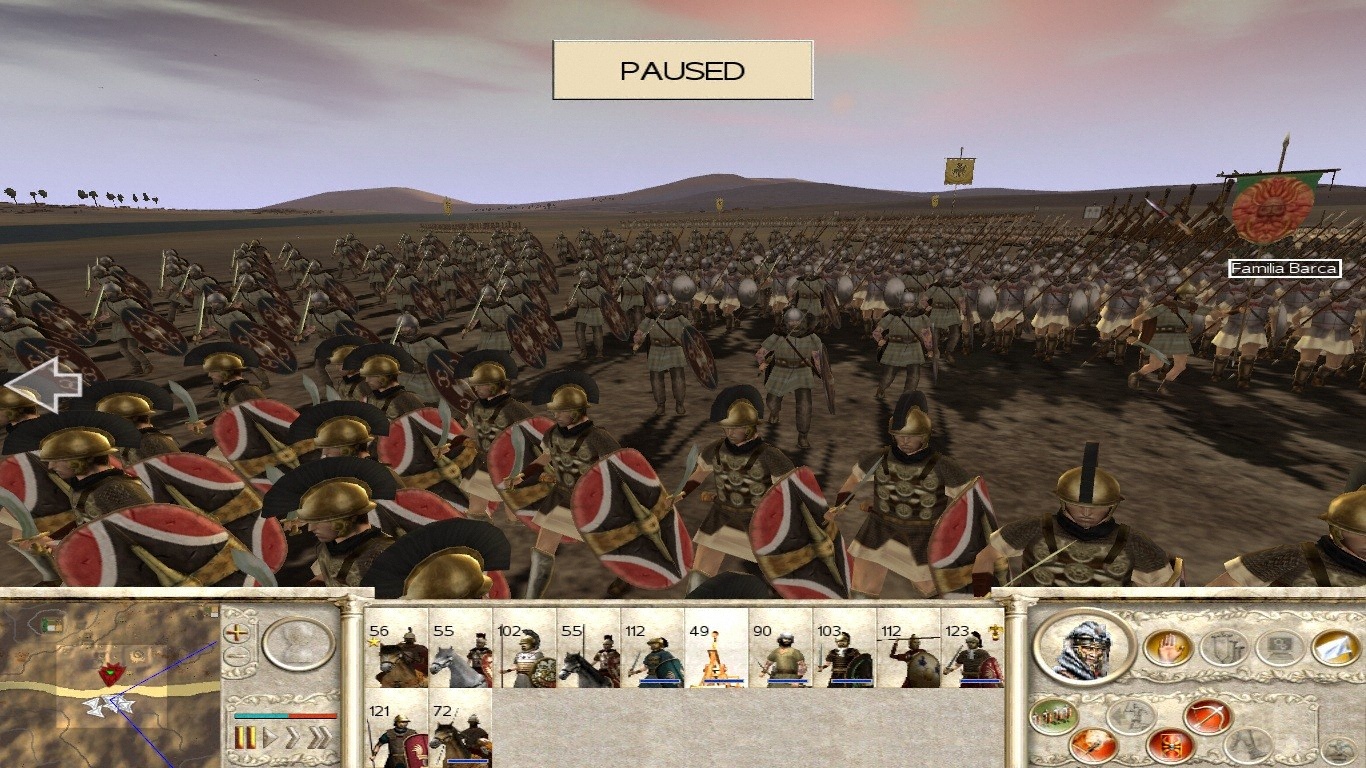Click the balance of power bar
Image resolution: width=1366 pixels, height=768 pixels.
pyautogui.click(x=286, y=716)
